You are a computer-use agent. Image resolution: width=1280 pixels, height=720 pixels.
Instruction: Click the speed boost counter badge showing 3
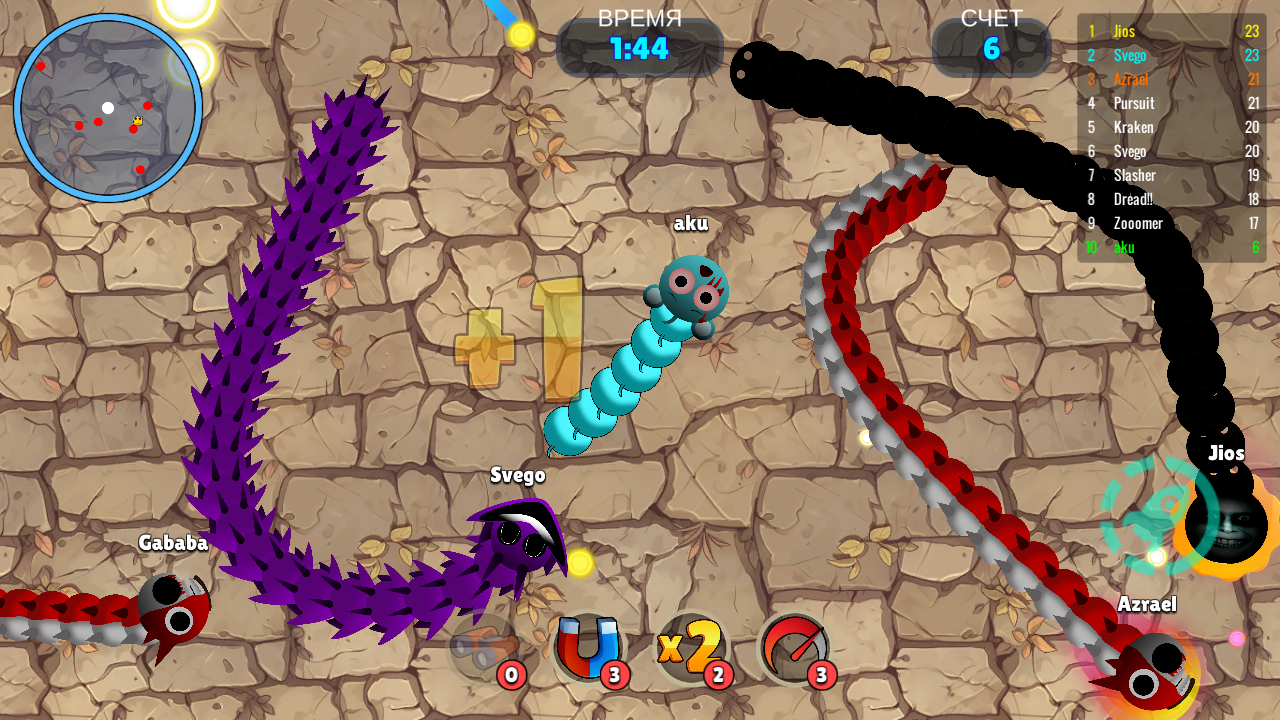[820, 676]
